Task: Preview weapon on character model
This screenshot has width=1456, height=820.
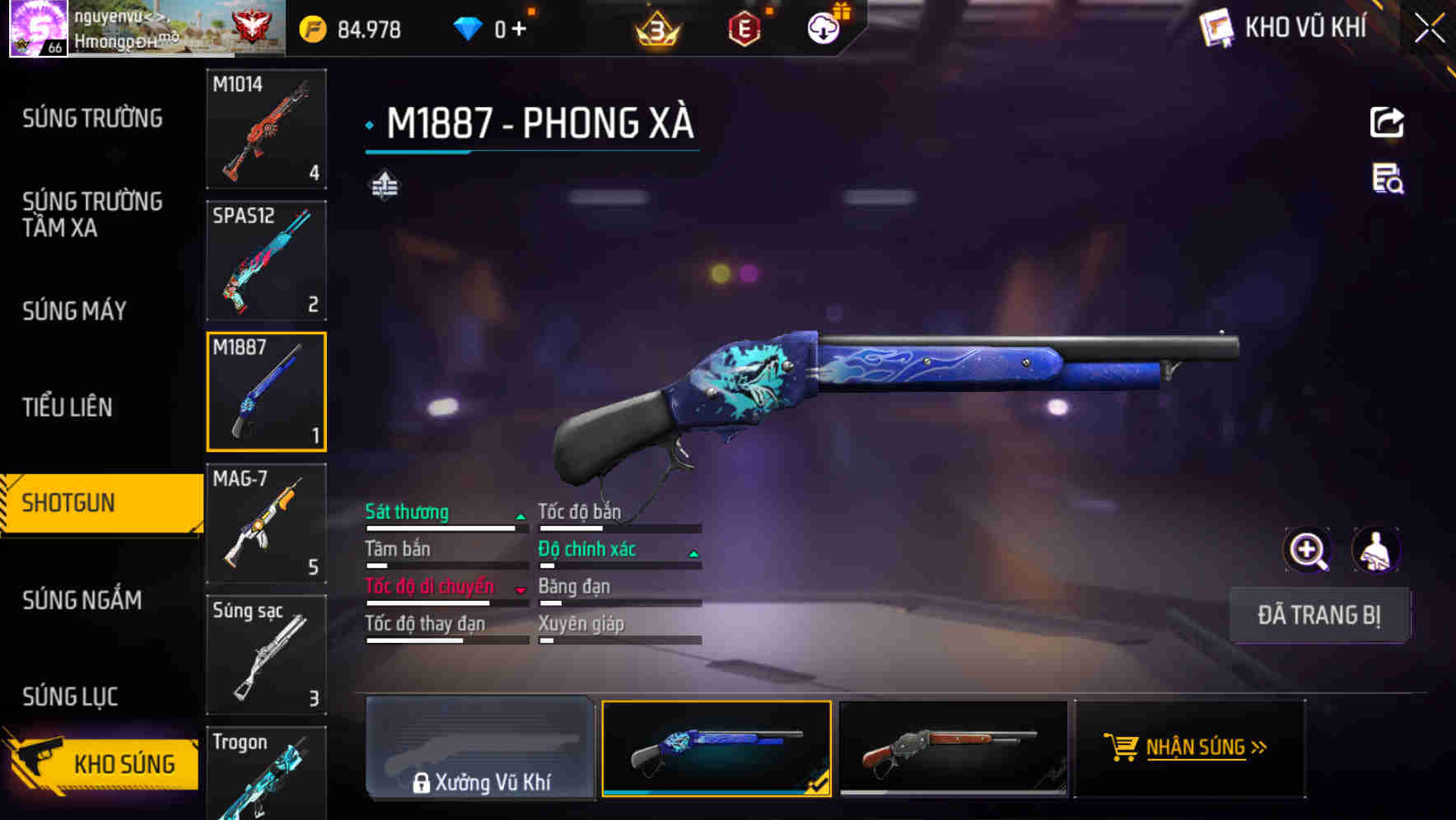Action: pos(1374,550)
